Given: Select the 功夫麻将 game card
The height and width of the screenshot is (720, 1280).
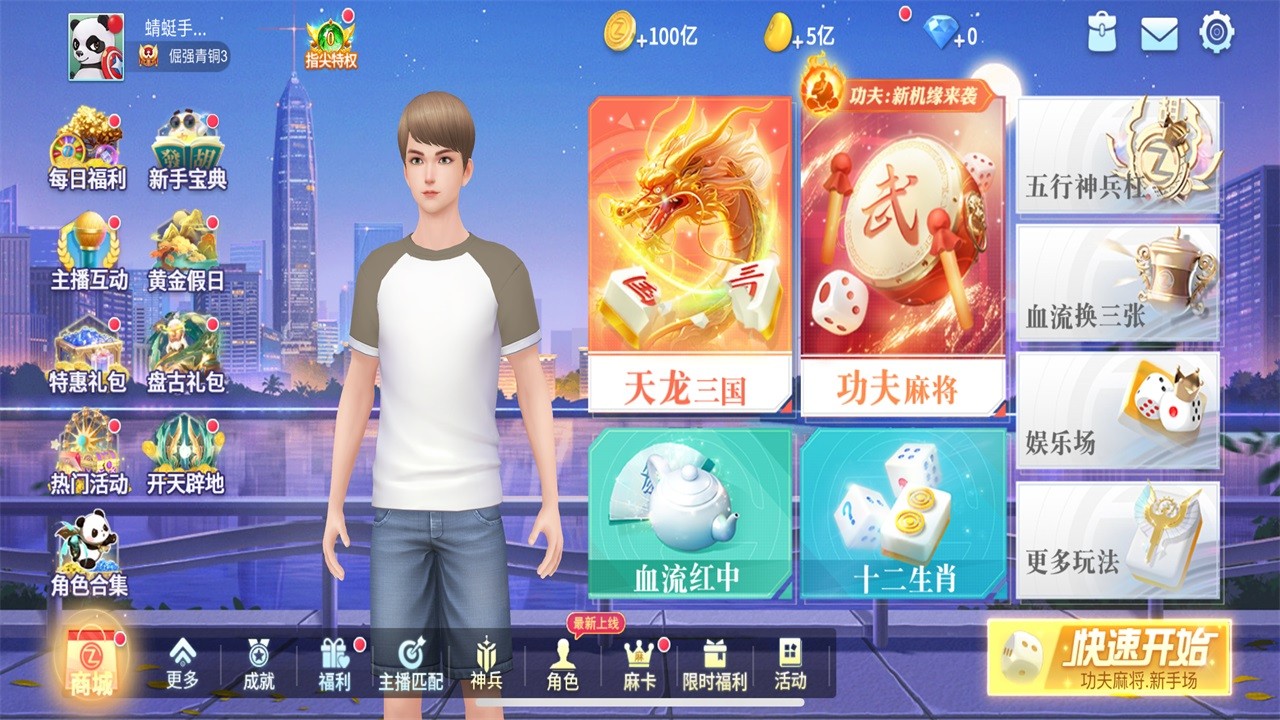Looking at the screenshot, I should tap(900, 255).
